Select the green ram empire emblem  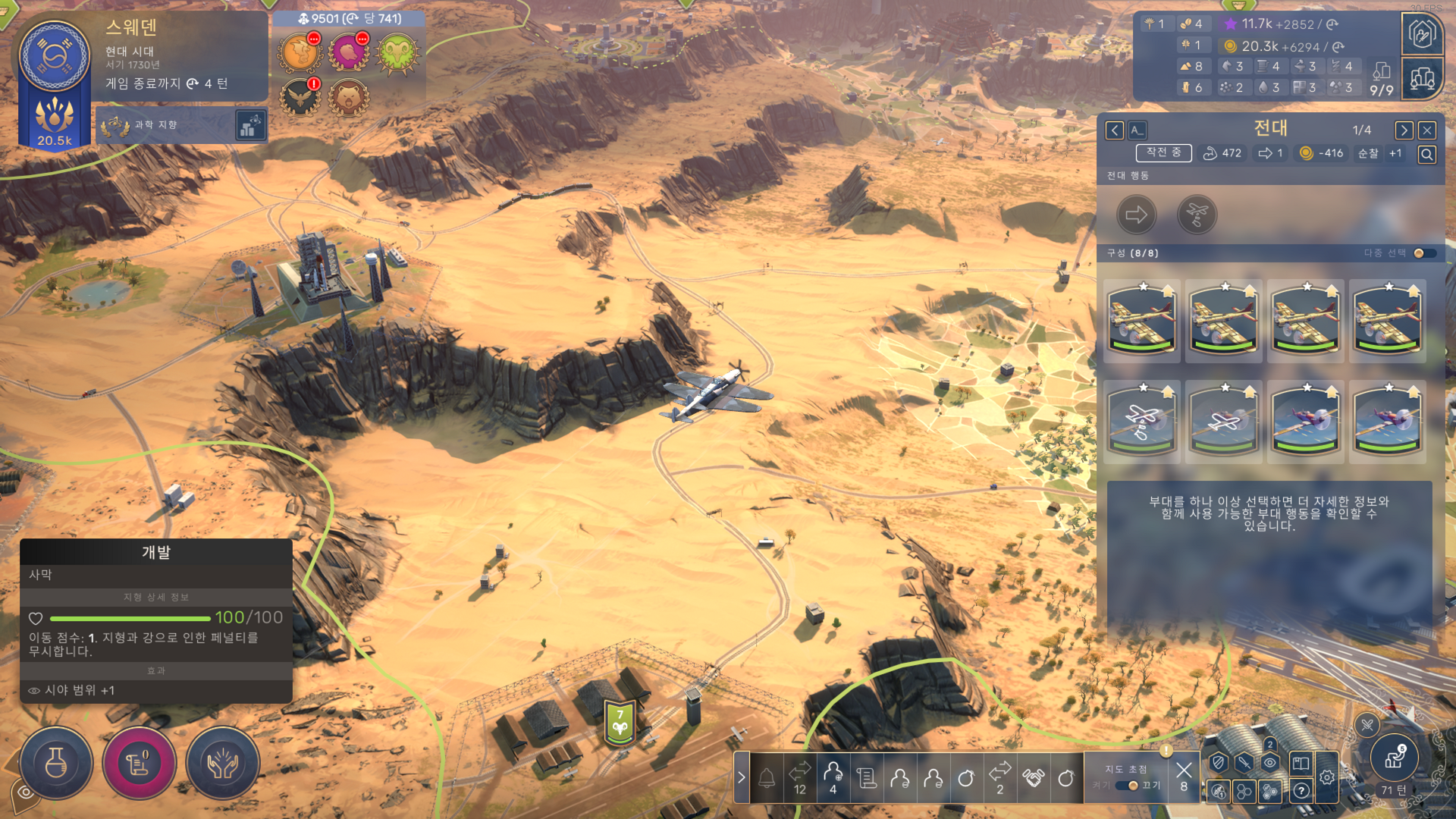pos(397,53)
